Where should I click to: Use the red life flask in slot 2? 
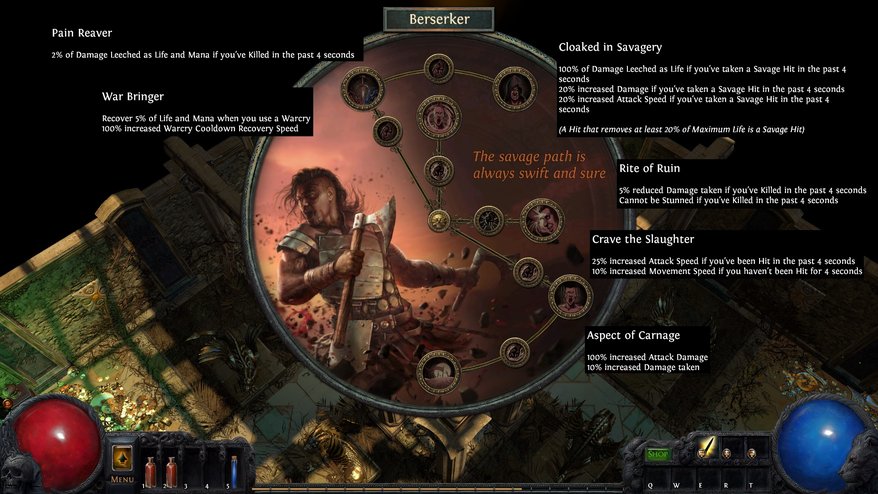click(x=171, y=468)
